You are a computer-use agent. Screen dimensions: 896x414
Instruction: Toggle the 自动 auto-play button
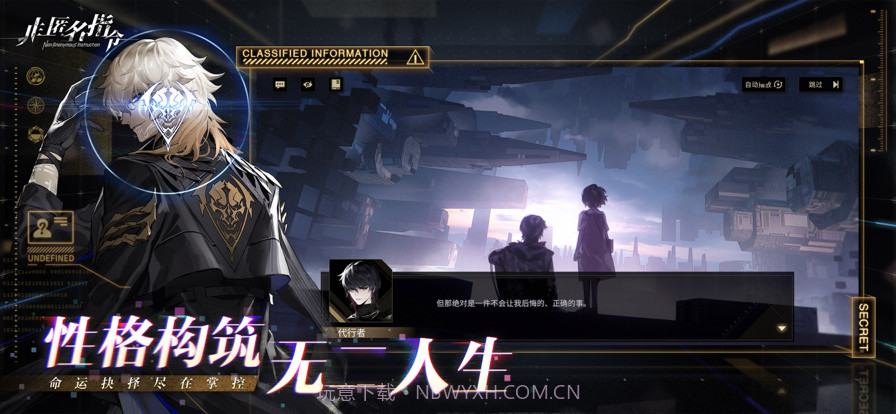[763, 85]
